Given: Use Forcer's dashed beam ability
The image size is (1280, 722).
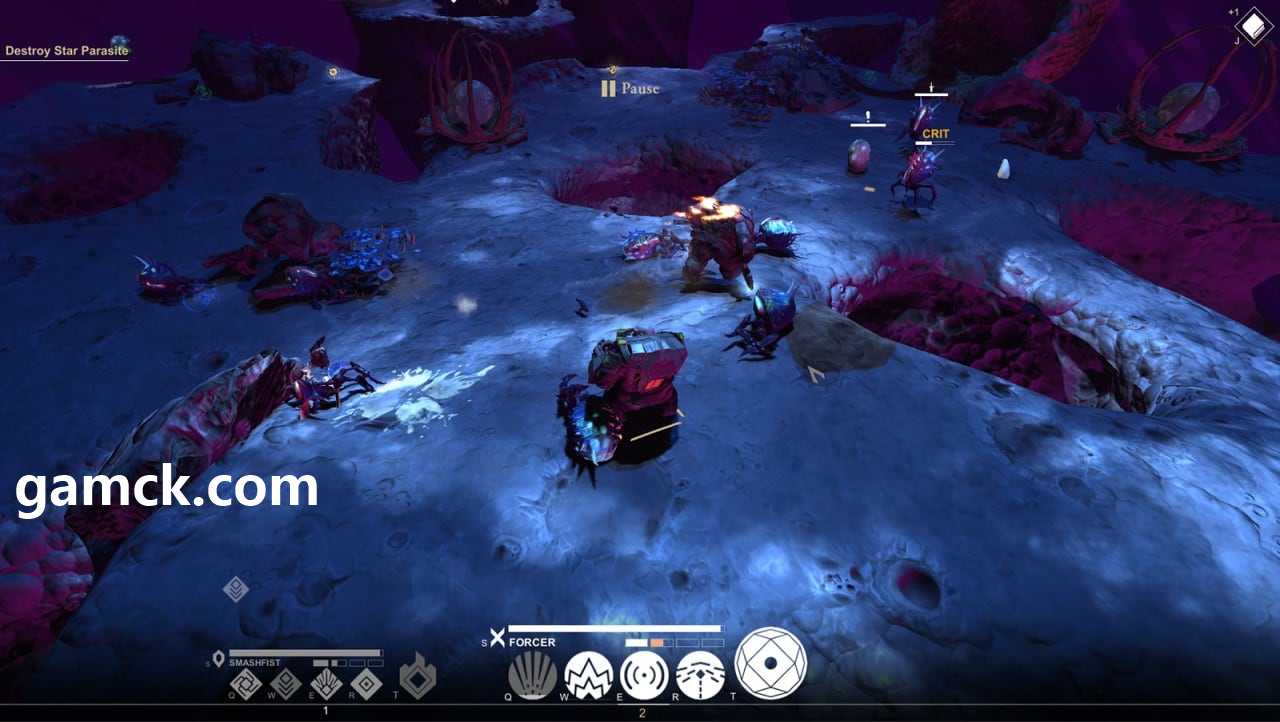Looking at the screenshot, I should click(700, 676).
